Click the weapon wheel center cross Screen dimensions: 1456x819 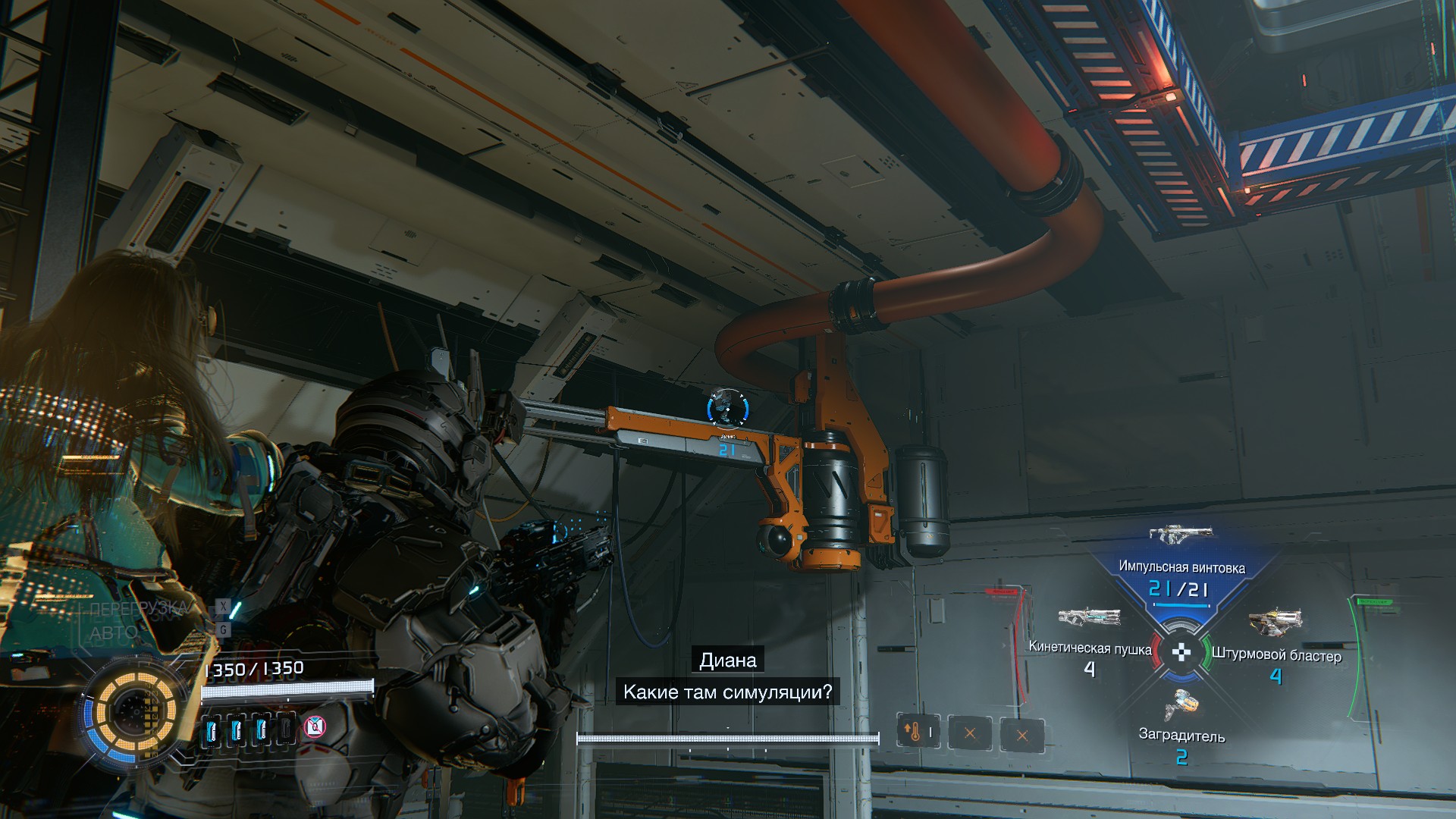pyautogui.click(x=1181, y=652)
